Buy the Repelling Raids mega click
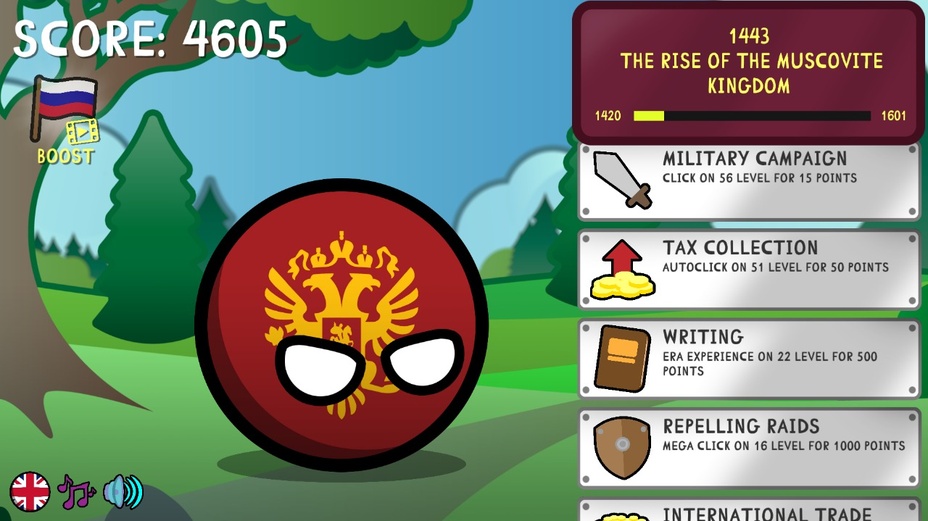 748,447
